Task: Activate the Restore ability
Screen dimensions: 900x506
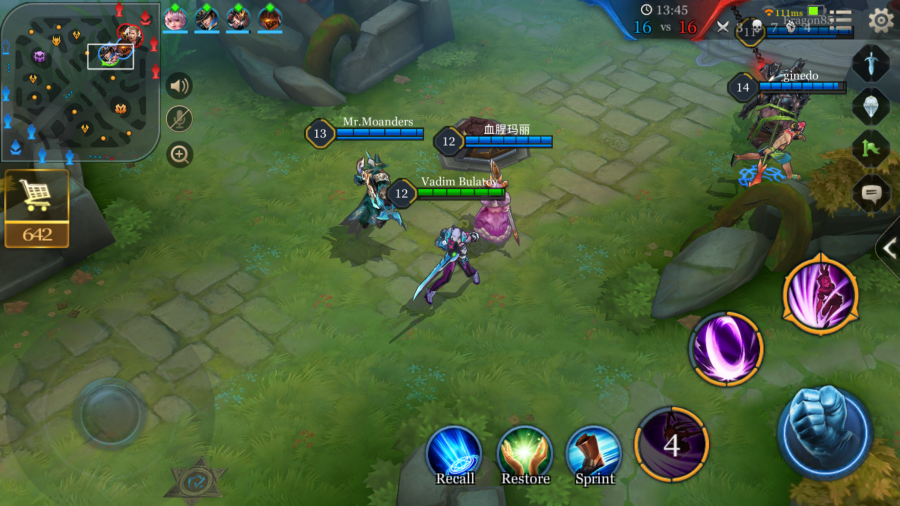Action: pos(525,453)
